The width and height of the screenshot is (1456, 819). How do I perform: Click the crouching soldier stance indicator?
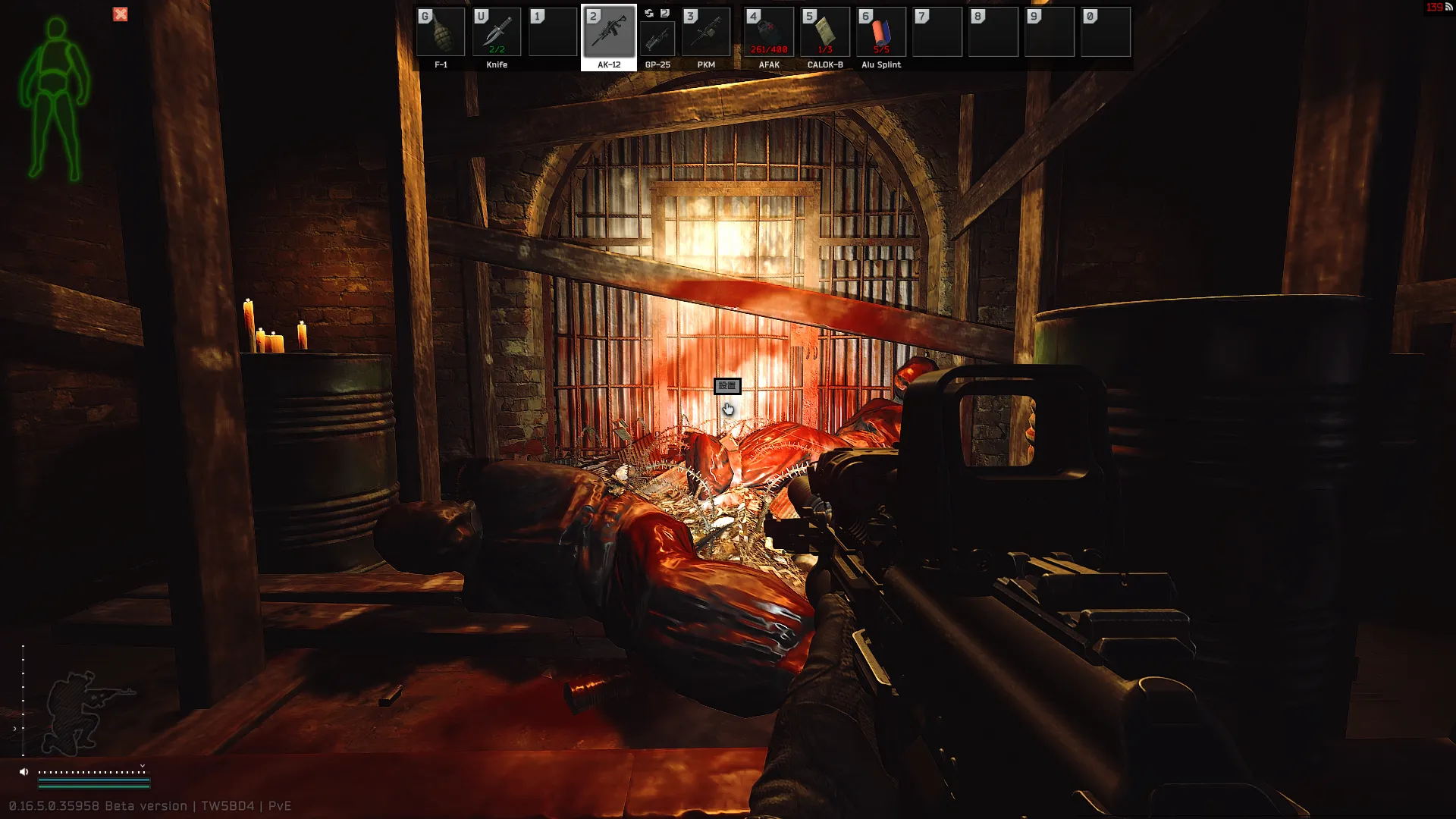pos(85,711)
